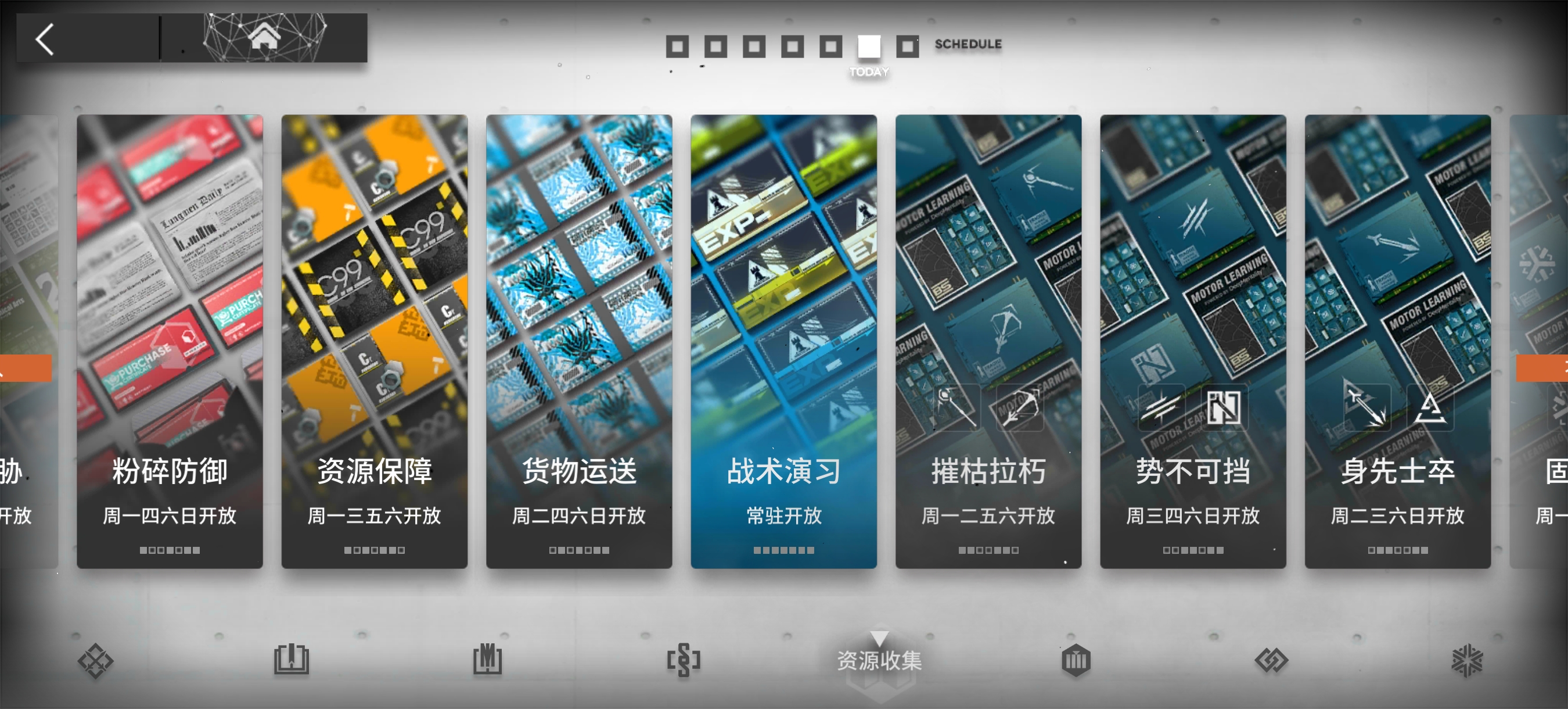Open the 战术演习 tactical drill stage
Screen dimensions: 1568x709
[x=783, y=341]
